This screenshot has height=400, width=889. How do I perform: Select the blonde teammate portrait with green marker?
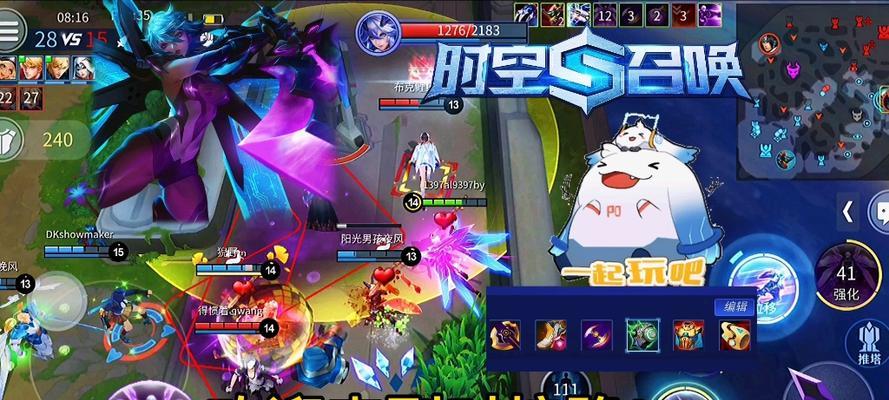click(34, 69)
